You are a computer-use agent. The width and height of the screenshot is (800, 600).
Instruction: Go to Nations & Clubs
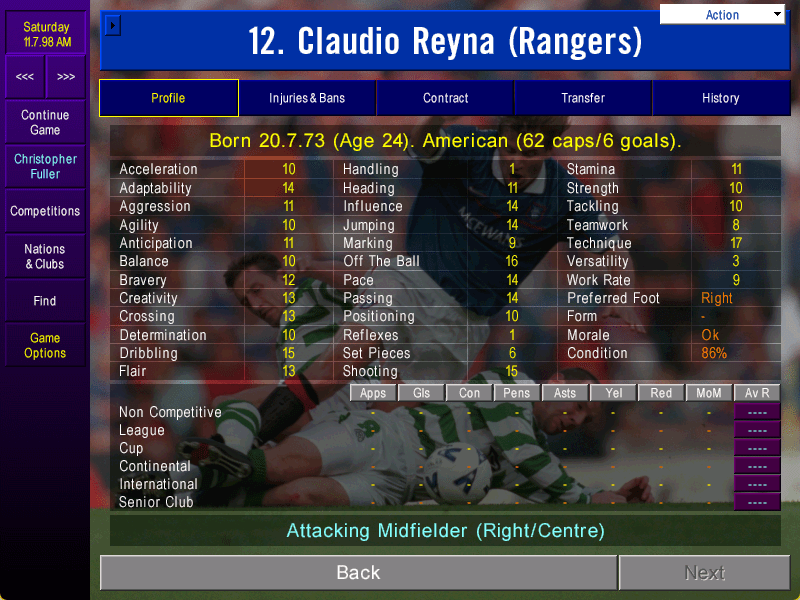click(45, 256)
